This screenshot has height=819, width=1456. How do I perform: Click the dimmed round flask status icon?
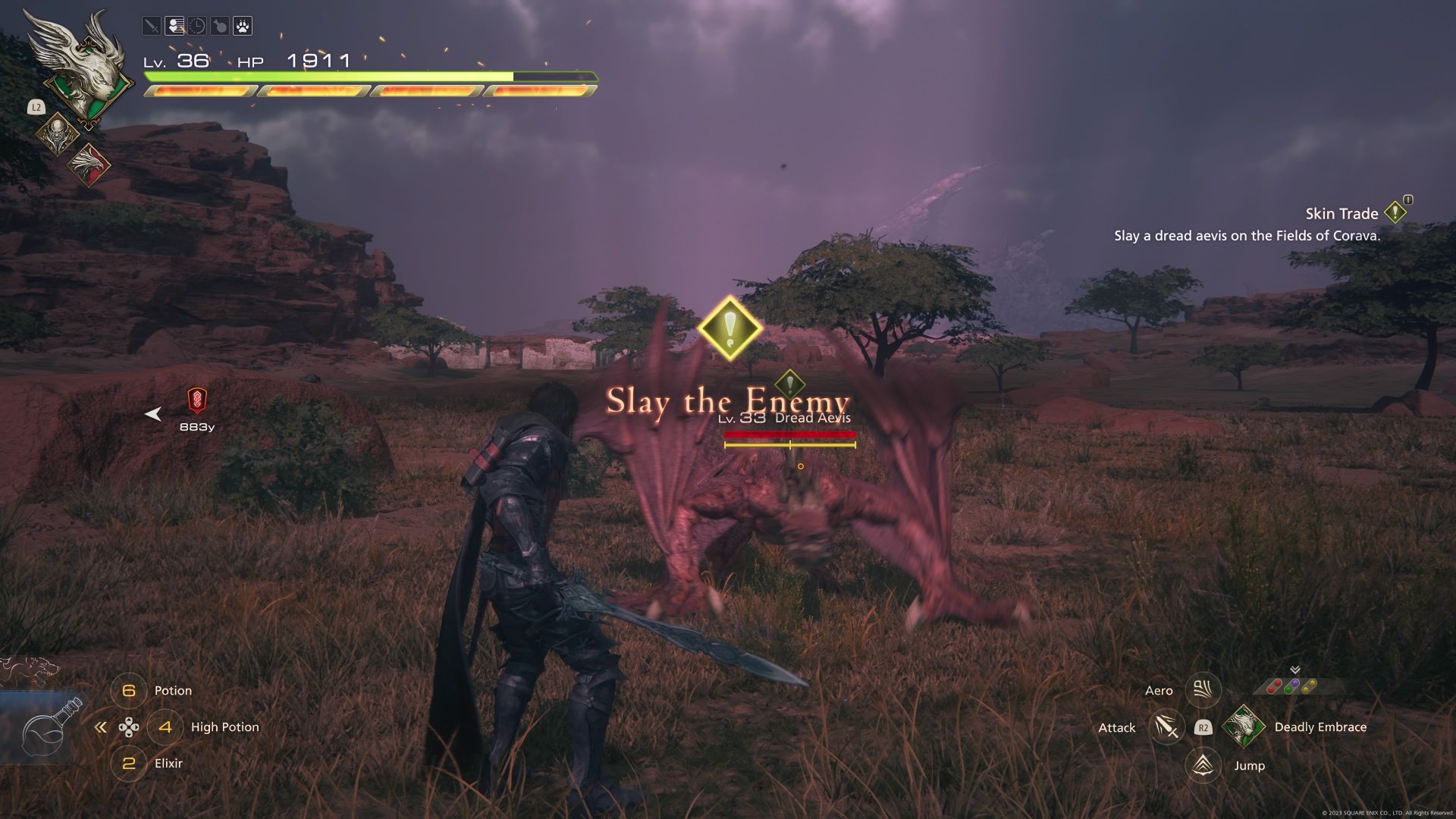[219, 27]
